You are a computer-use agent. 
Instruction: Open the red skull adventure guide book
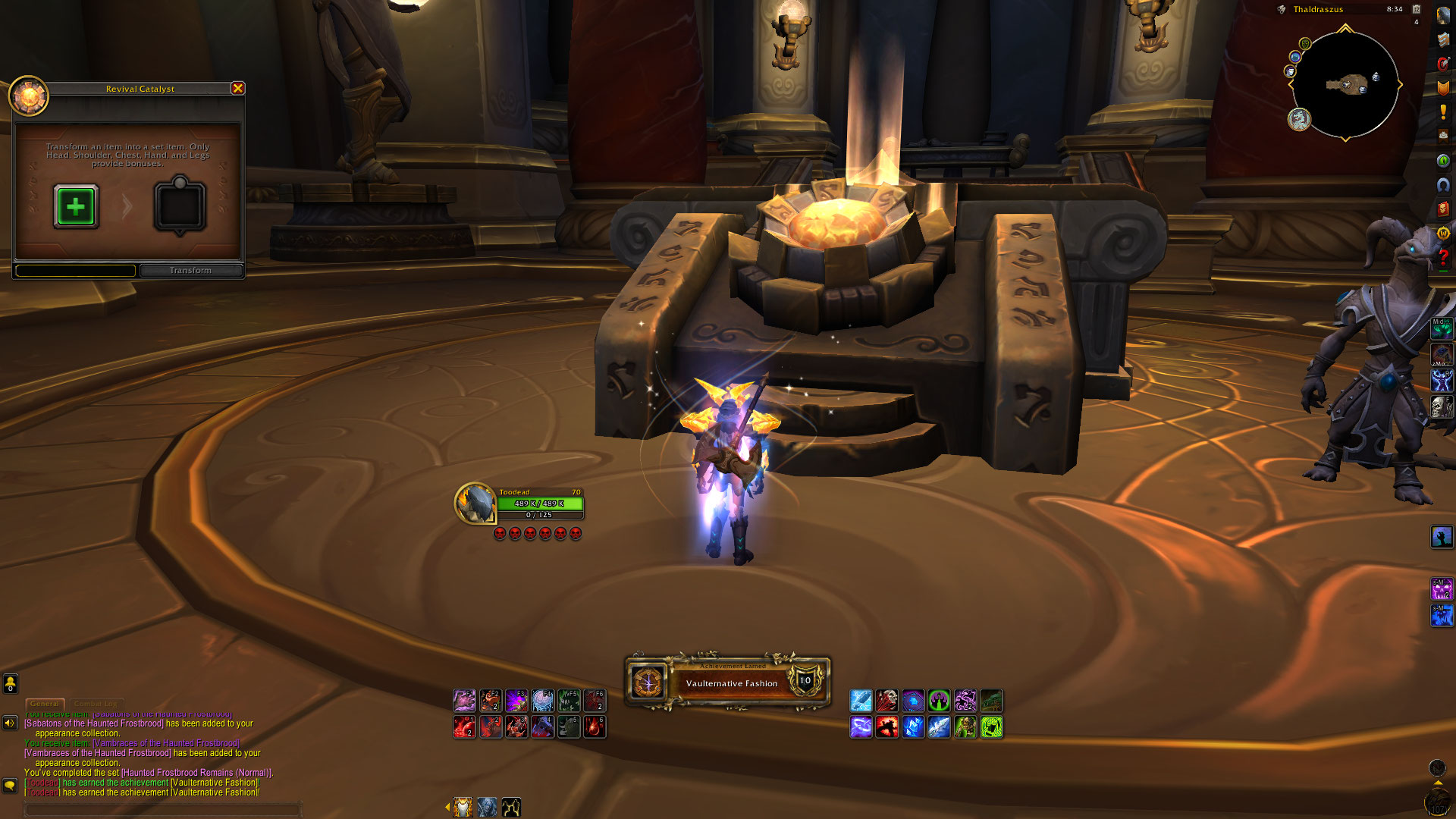pos(1442,209)
